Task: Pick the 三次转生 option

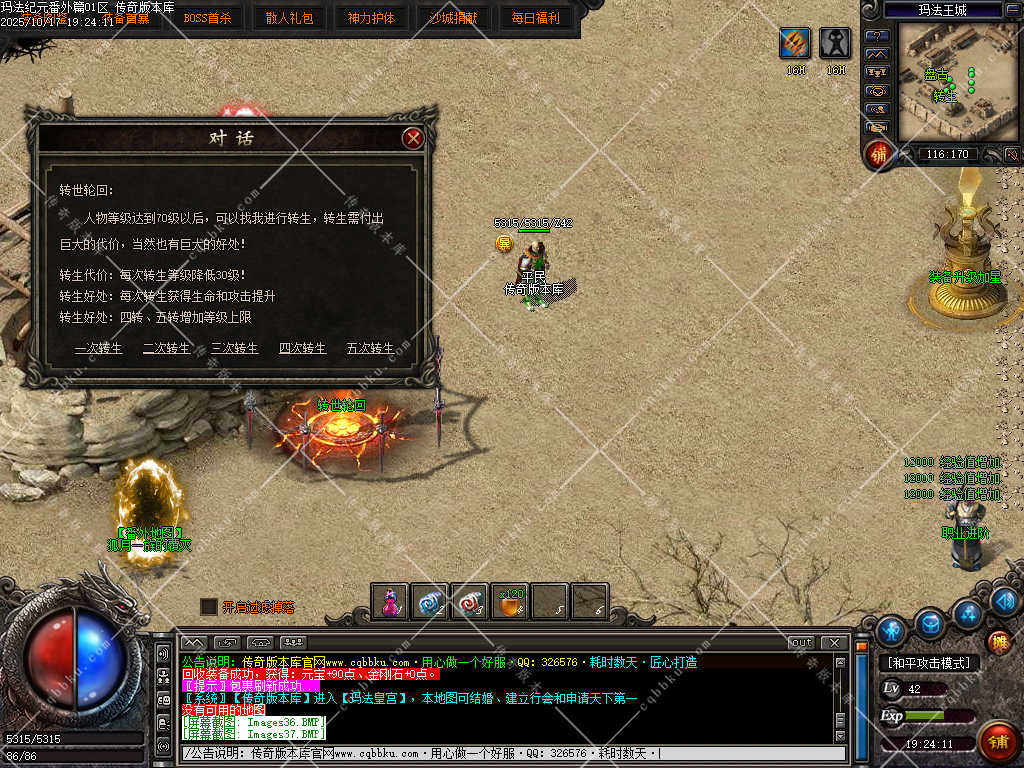Action: click(x=235, y=348)
